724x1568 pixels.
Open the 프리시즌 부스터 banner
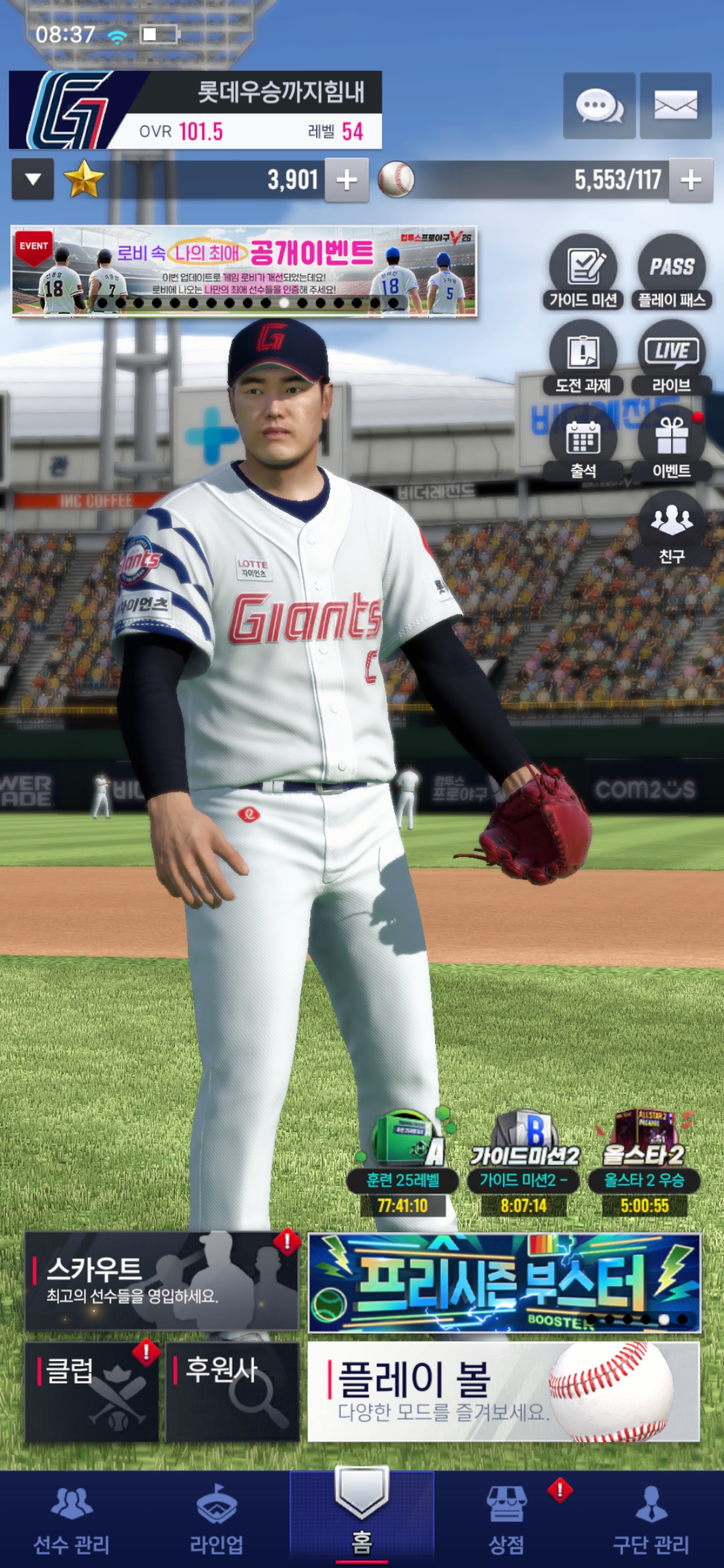click(503, 1281)
